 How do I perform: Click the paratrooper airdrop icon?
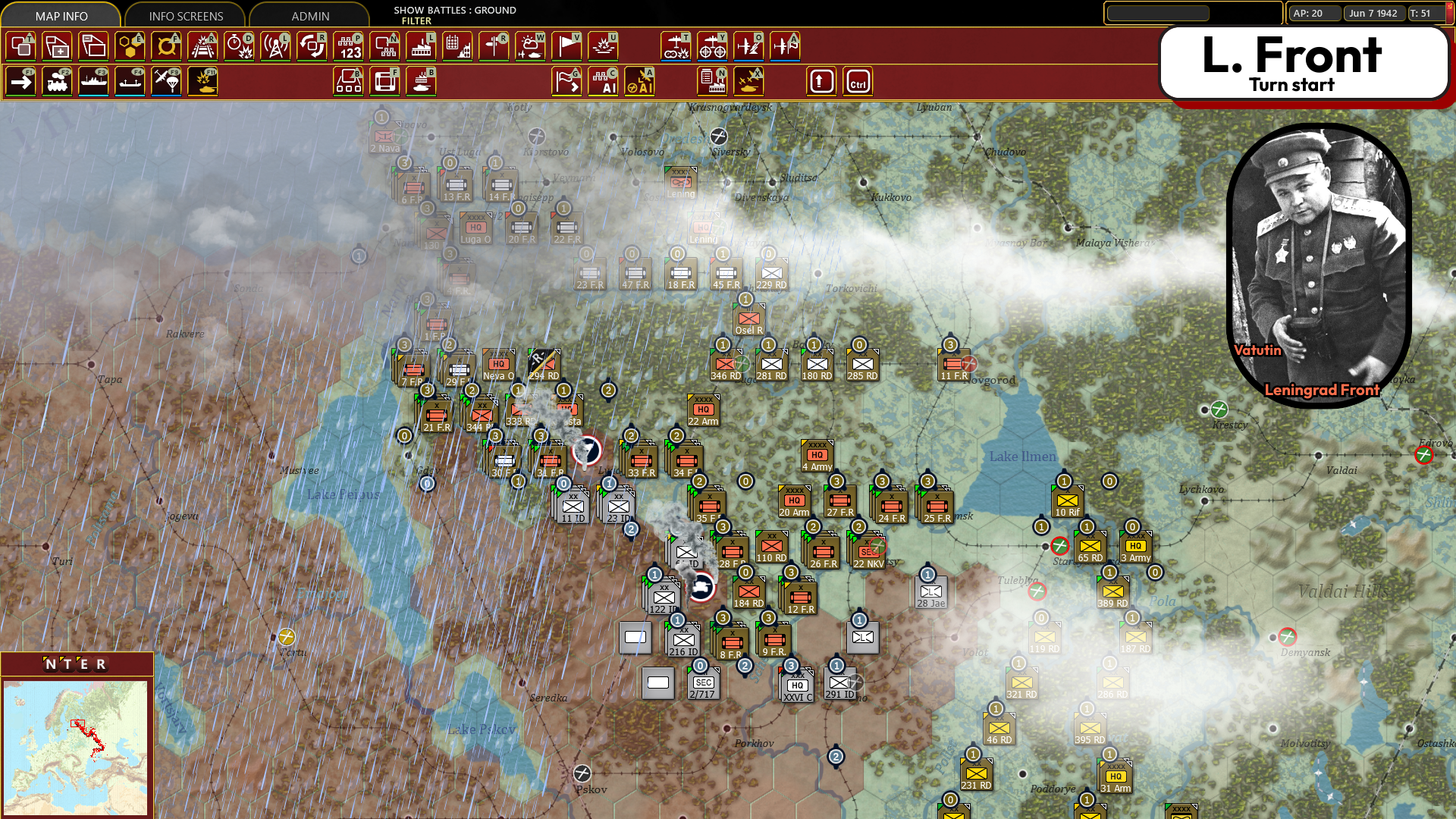pyautogui.click(x=167, y=81)
